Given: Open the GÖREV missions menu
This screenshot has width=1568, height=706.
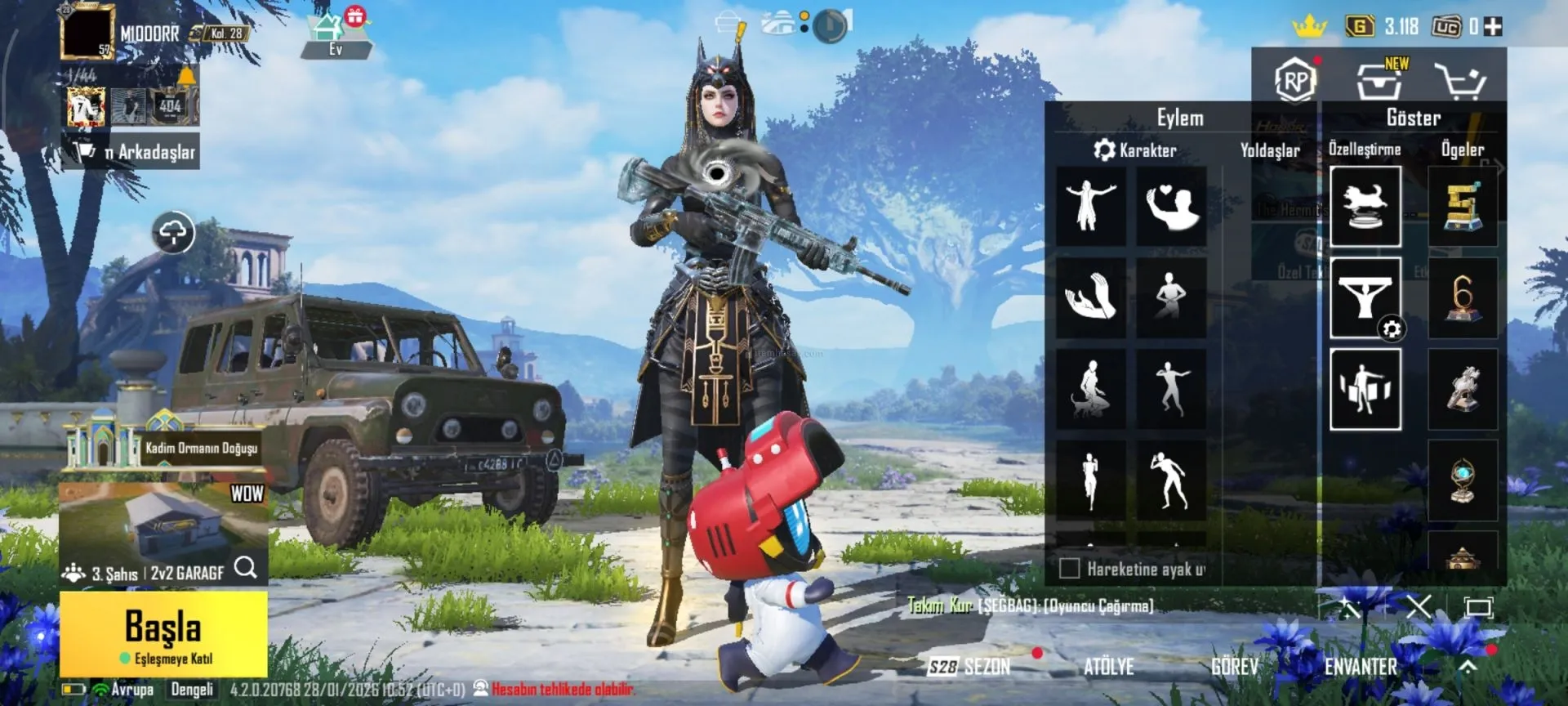Looking at the screenshot, I should point(1234,667).
